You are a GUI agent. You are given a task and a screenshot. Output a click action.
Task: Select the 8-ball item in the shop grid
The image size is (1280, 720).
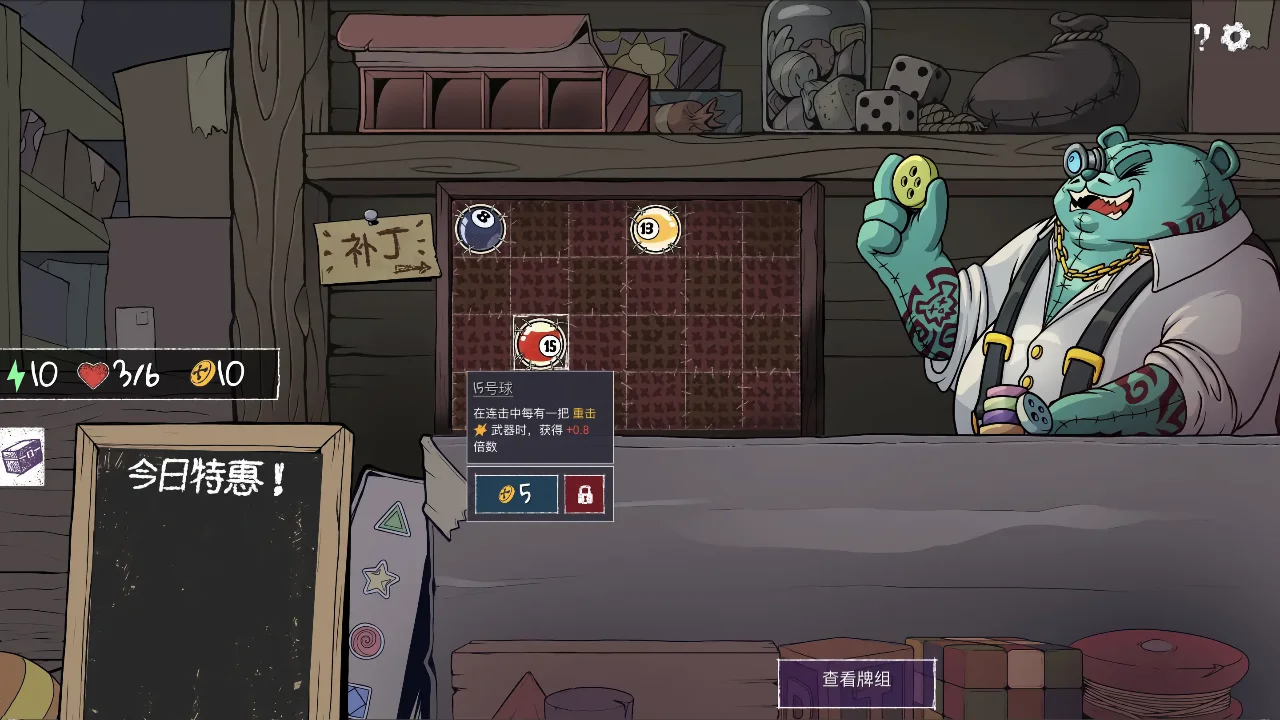point(481,229)
